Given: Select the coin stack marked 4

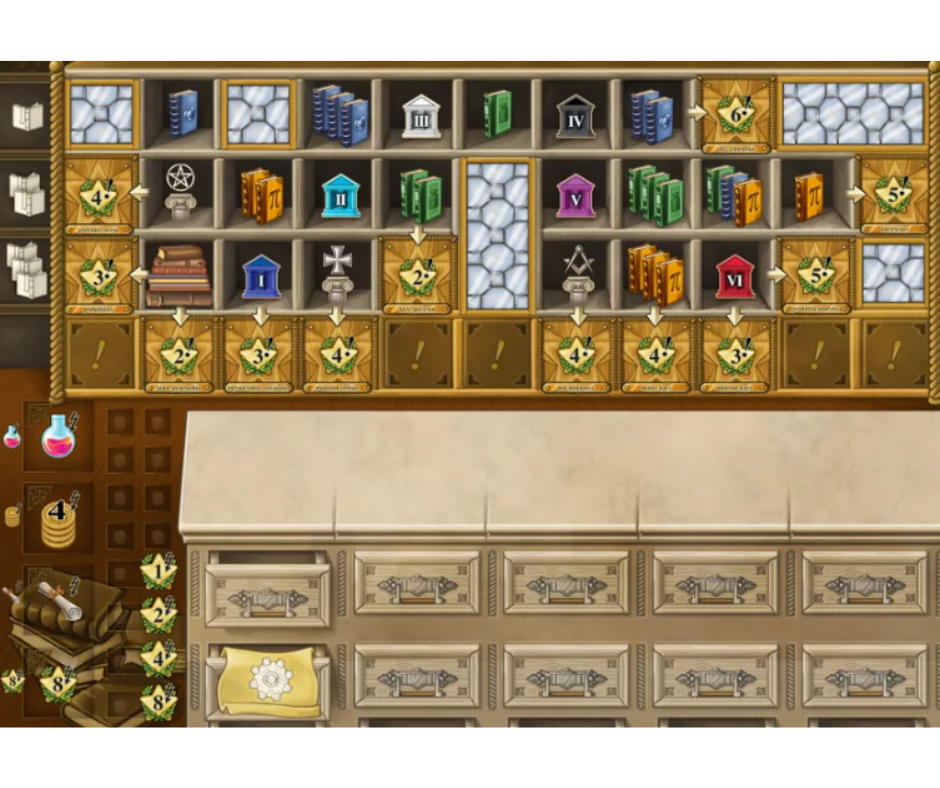Looking at the screenshot, I should (57, 520).
